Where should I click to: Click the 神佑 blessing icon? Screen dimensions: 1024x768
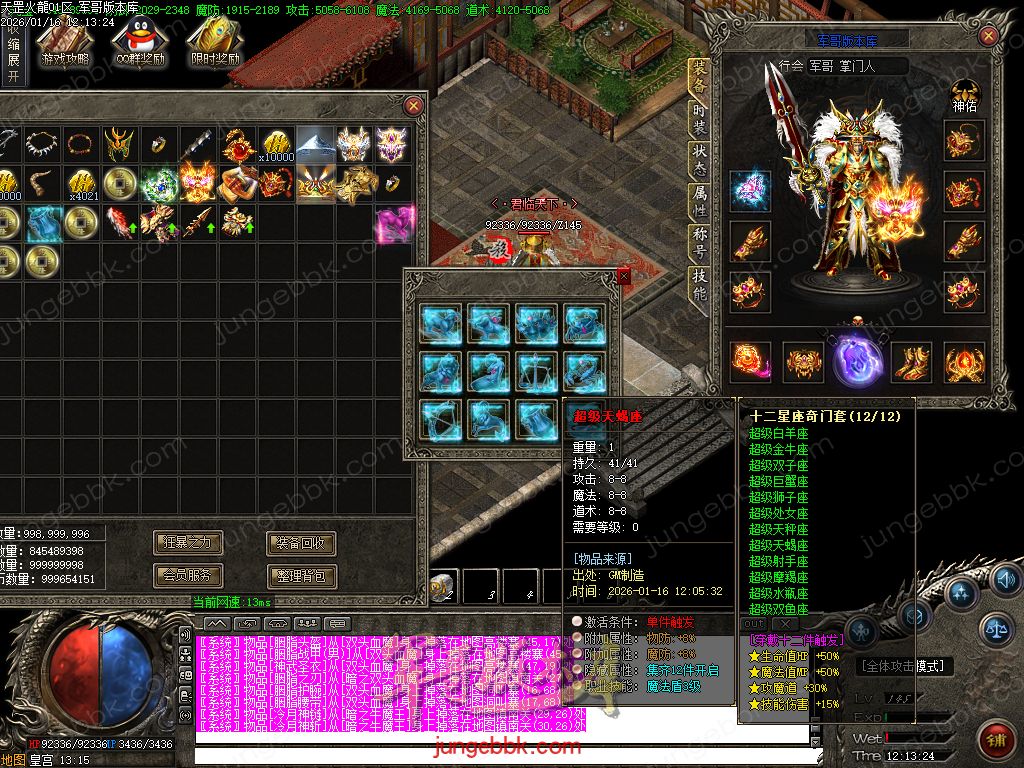tap(965, 95)
